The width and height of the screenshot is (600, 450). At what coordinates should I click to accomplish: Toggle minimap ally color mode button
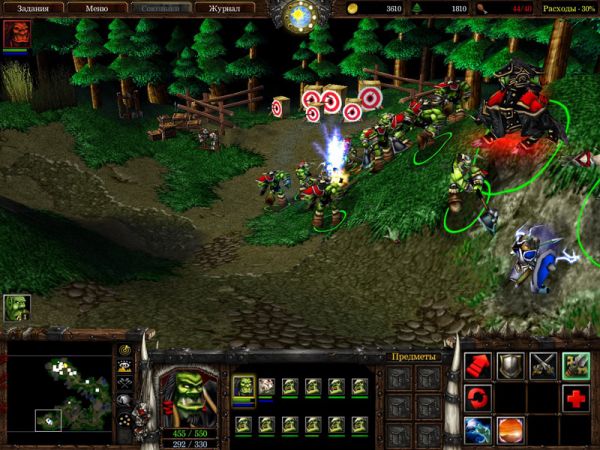click(125, 382)
